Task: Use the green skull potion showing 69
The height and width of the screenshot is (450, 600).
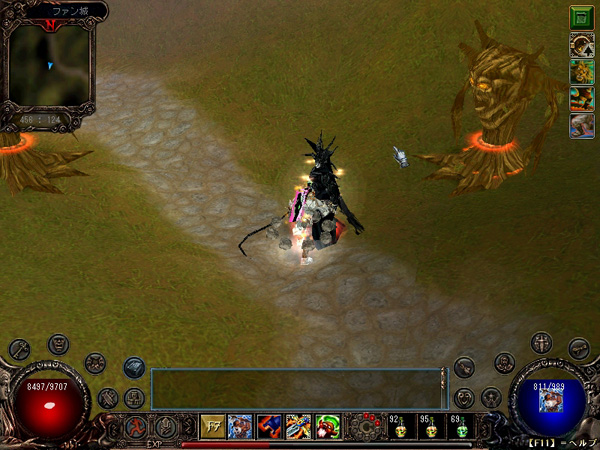Action: point(460,427)
